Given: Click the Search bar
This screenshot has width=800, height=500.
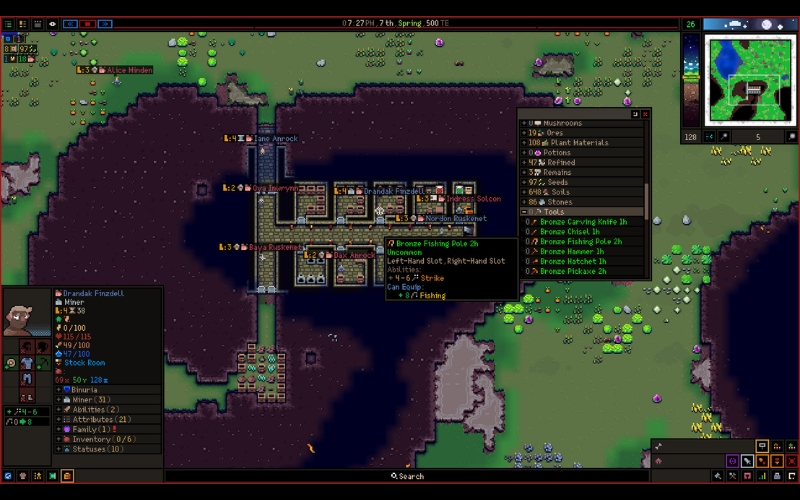Looking at the screenshot, I should click(411, 476).
